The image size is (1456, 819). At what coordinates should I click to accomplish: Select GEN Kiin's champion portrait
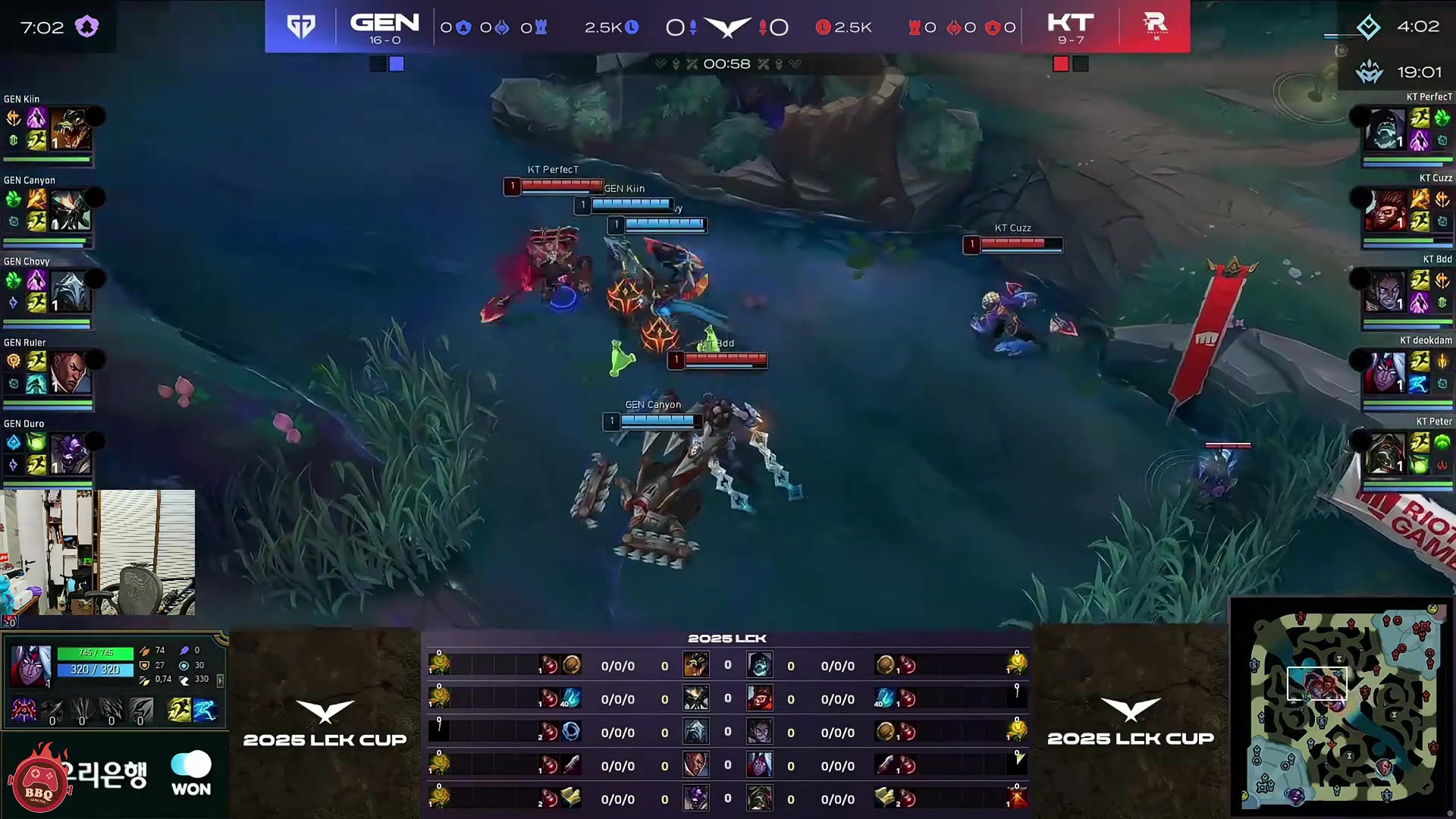[x=71, y=129]
